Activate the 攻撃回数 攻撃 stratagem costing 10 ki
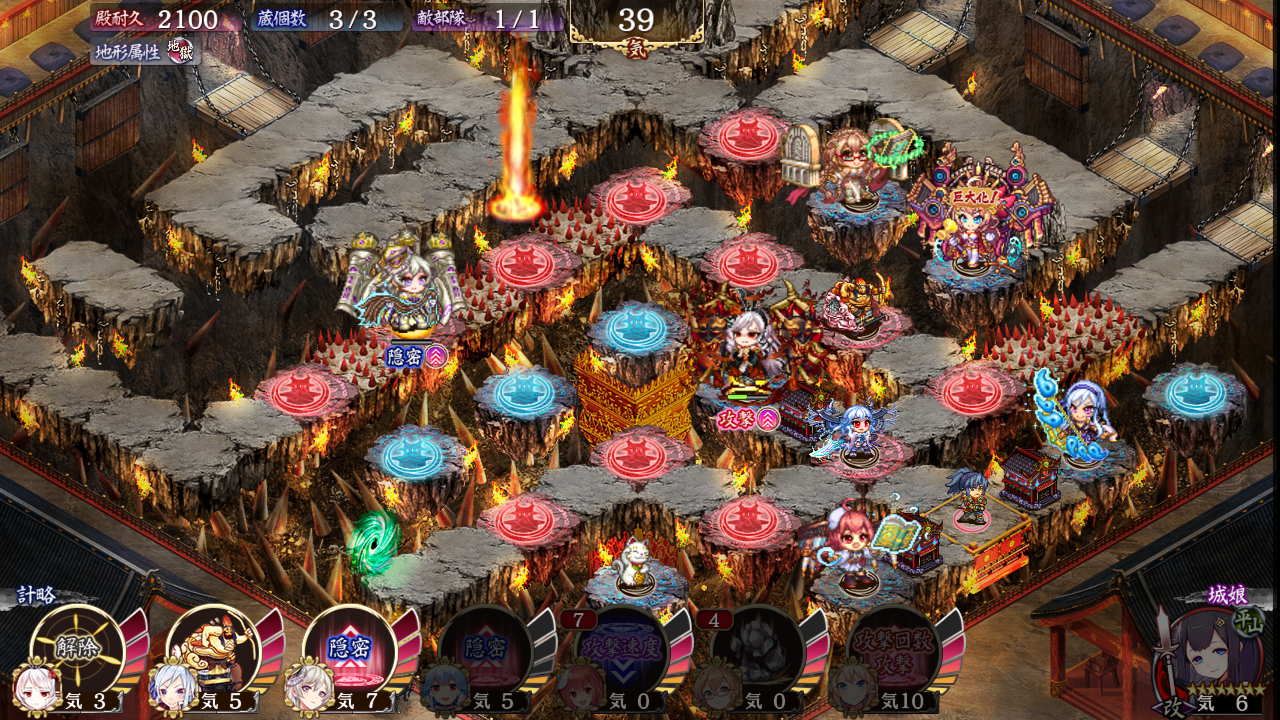This screenshot has height=720, width=1280. 893,650
